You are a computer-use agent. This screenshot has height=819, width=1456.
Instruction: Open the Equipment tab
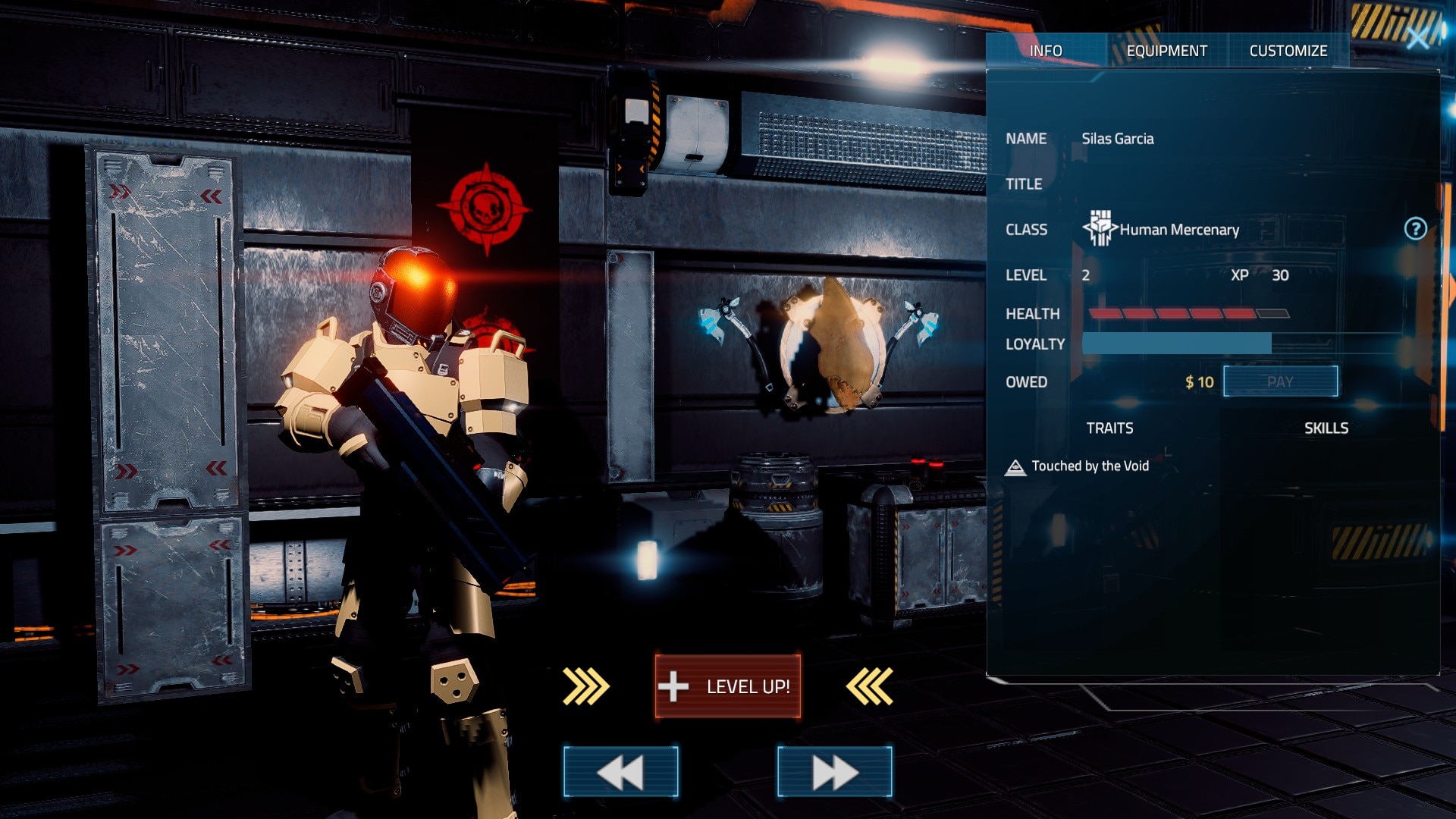click(1166, 51)
